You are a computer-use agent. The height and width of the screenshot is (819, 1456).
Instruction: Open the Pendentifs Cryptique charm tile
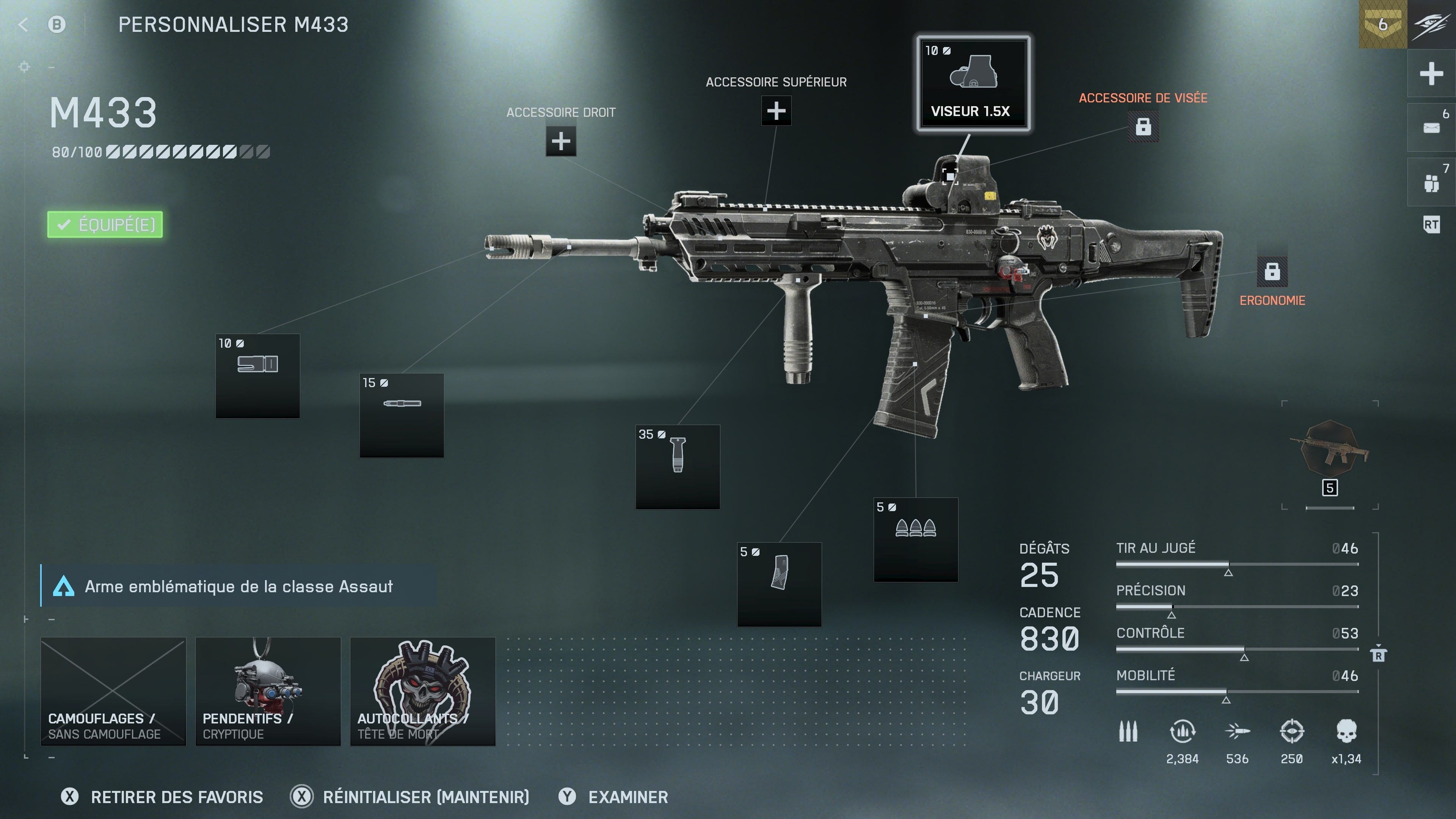click(268, 691)
